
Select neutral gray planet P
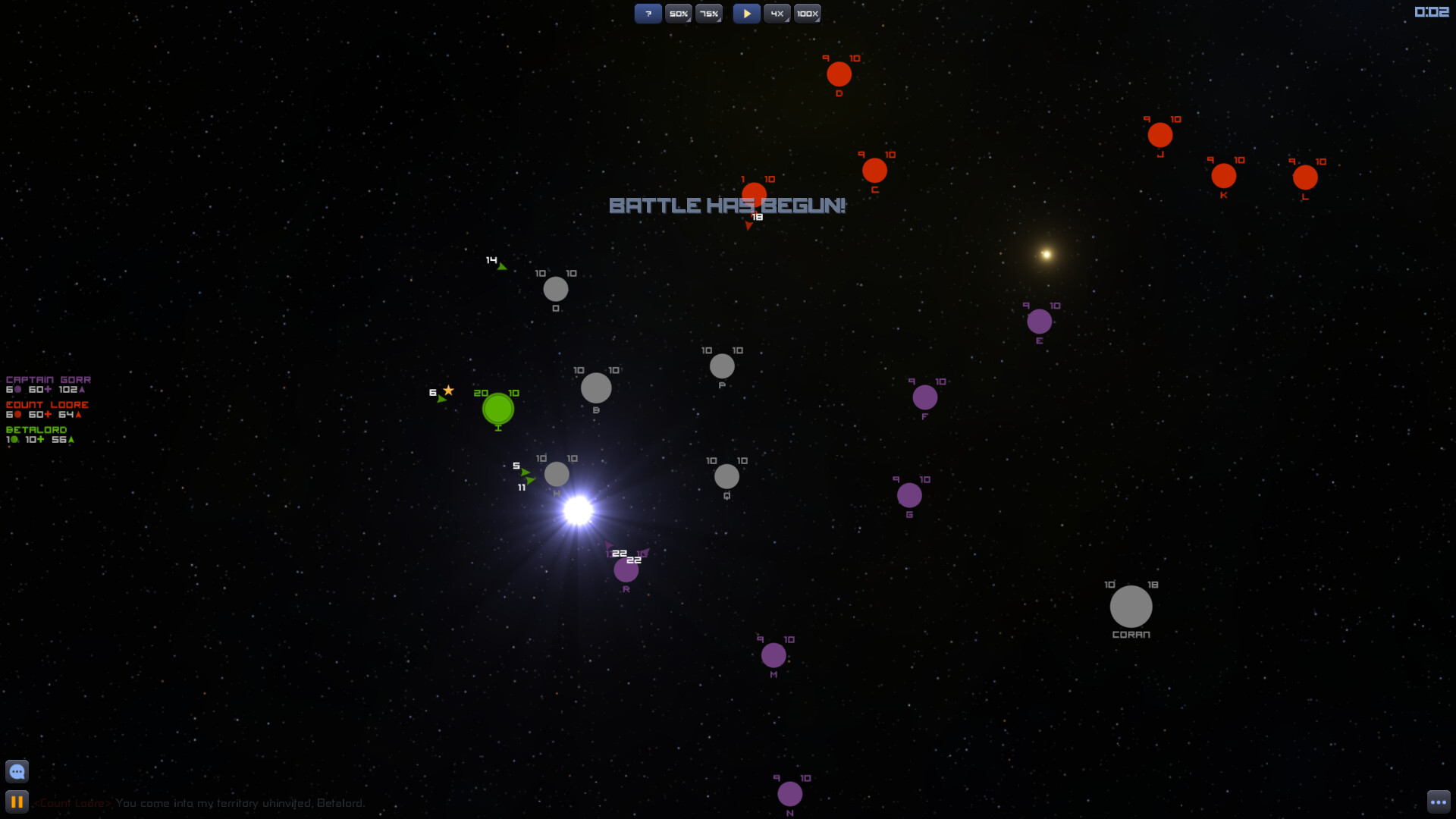point(721,366)
